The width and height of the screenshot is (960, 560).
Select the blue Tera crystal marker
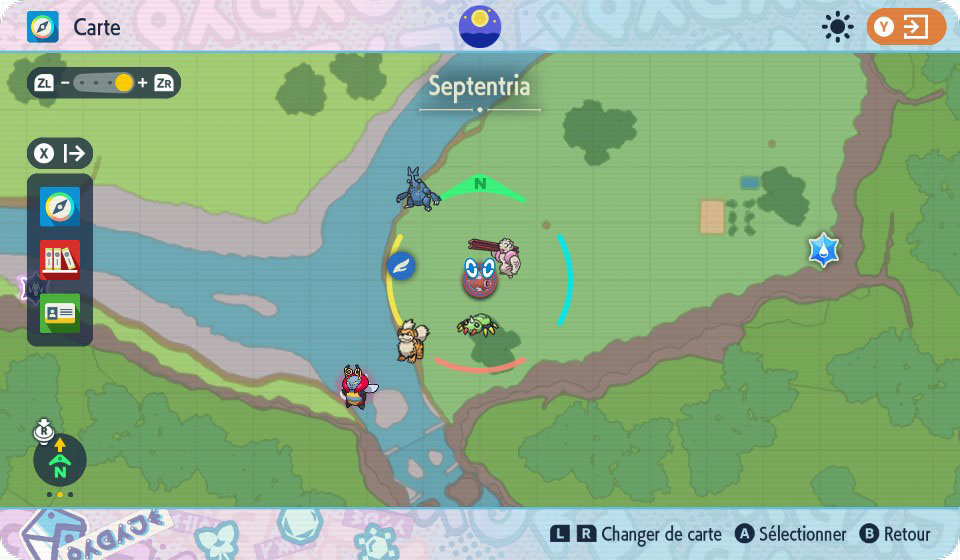point(823,250)
